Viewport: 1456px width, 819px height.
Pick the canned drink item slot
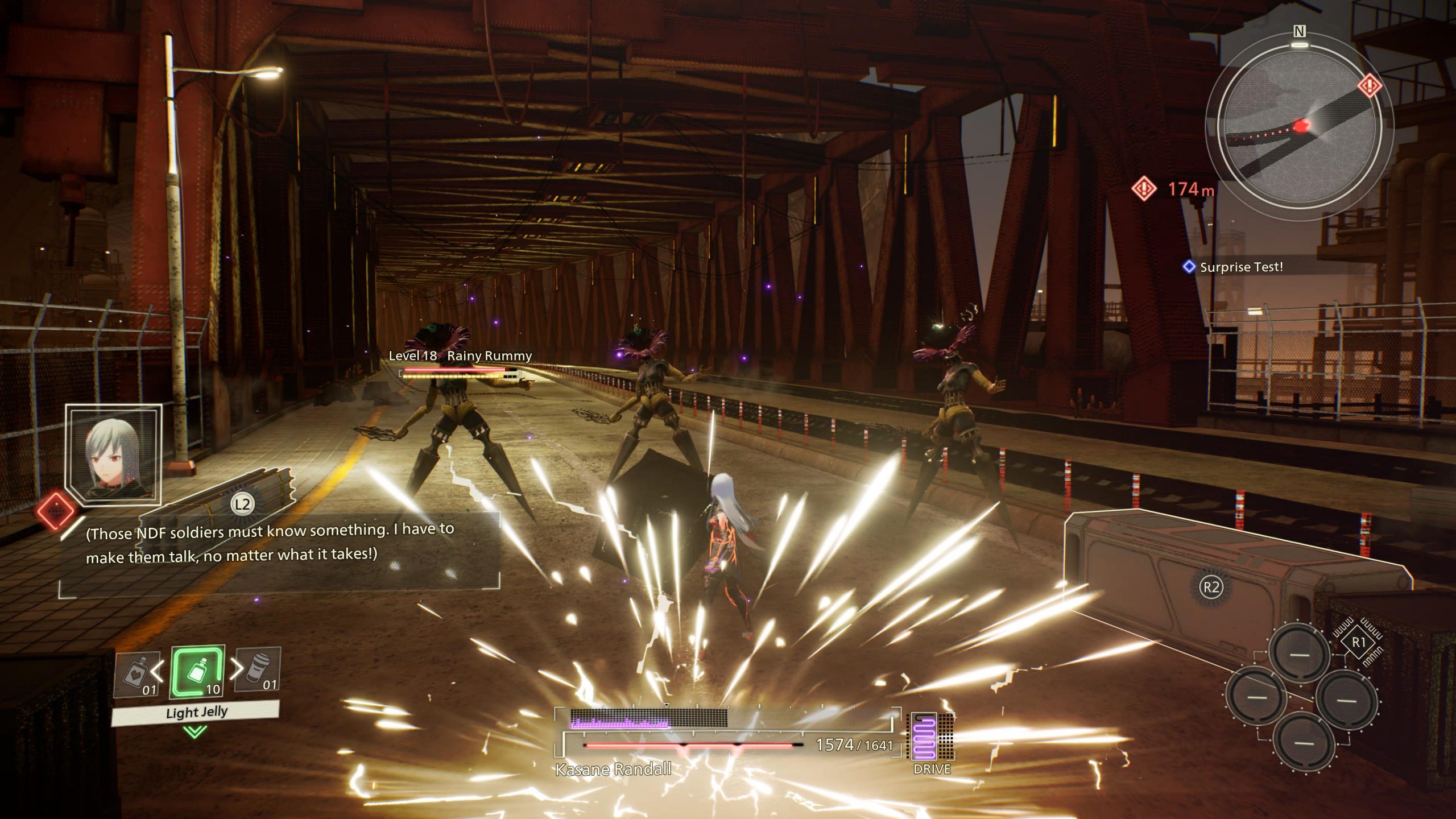pyautogui.click(x=259, y=671)
